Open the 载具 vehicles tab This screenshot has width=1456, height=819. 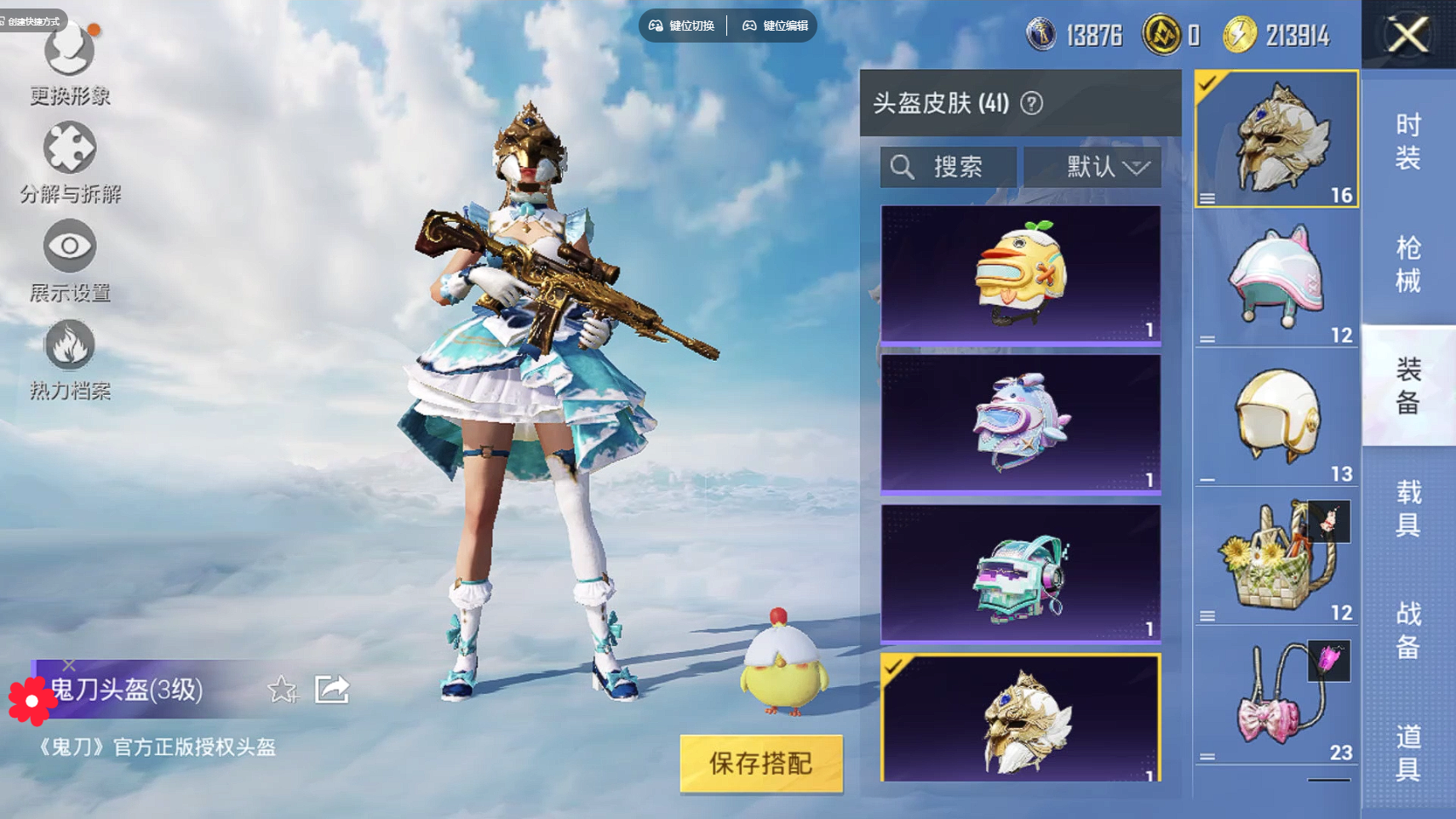coord(1408,507)
